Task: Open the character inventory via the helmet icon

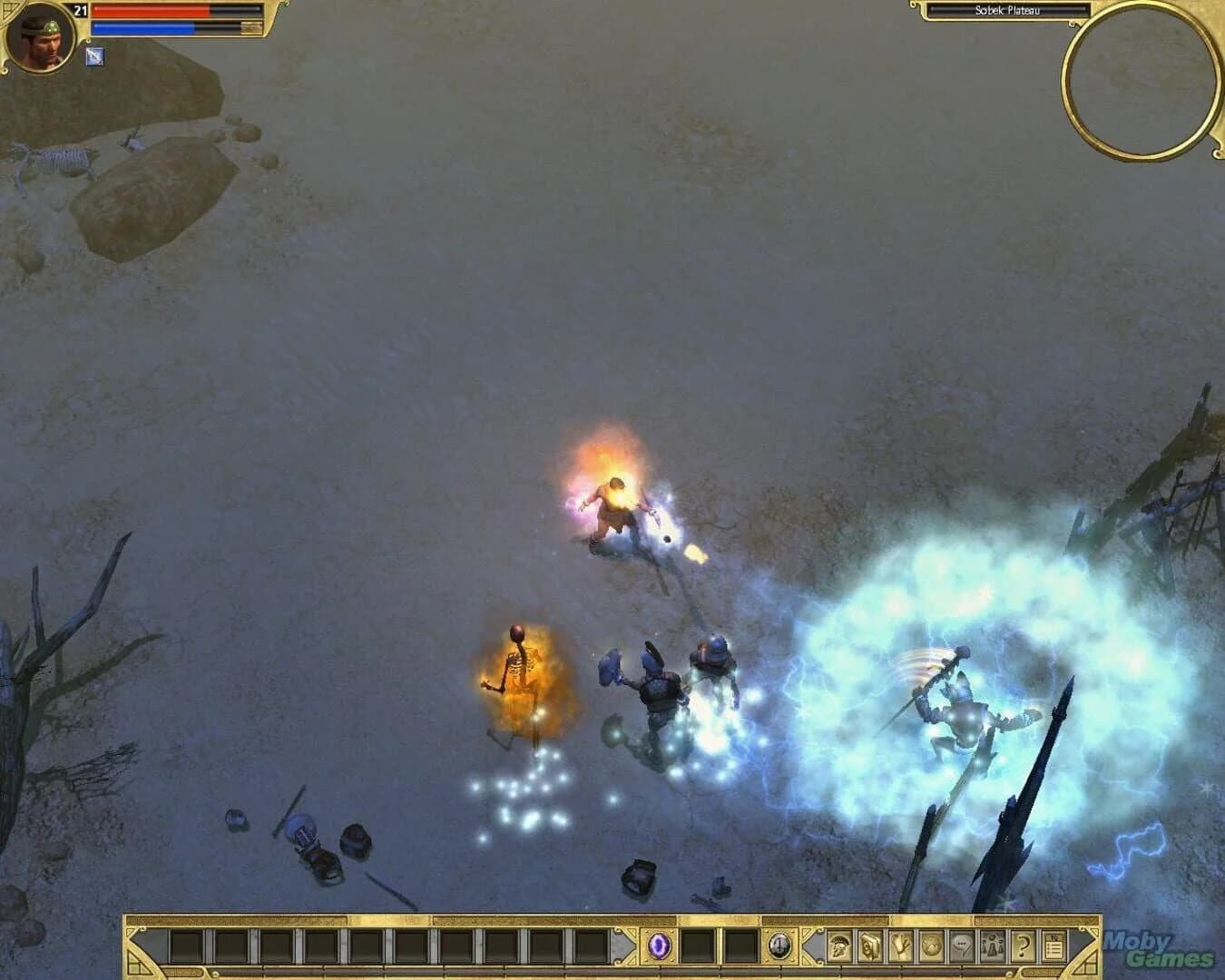Action: 838,946
